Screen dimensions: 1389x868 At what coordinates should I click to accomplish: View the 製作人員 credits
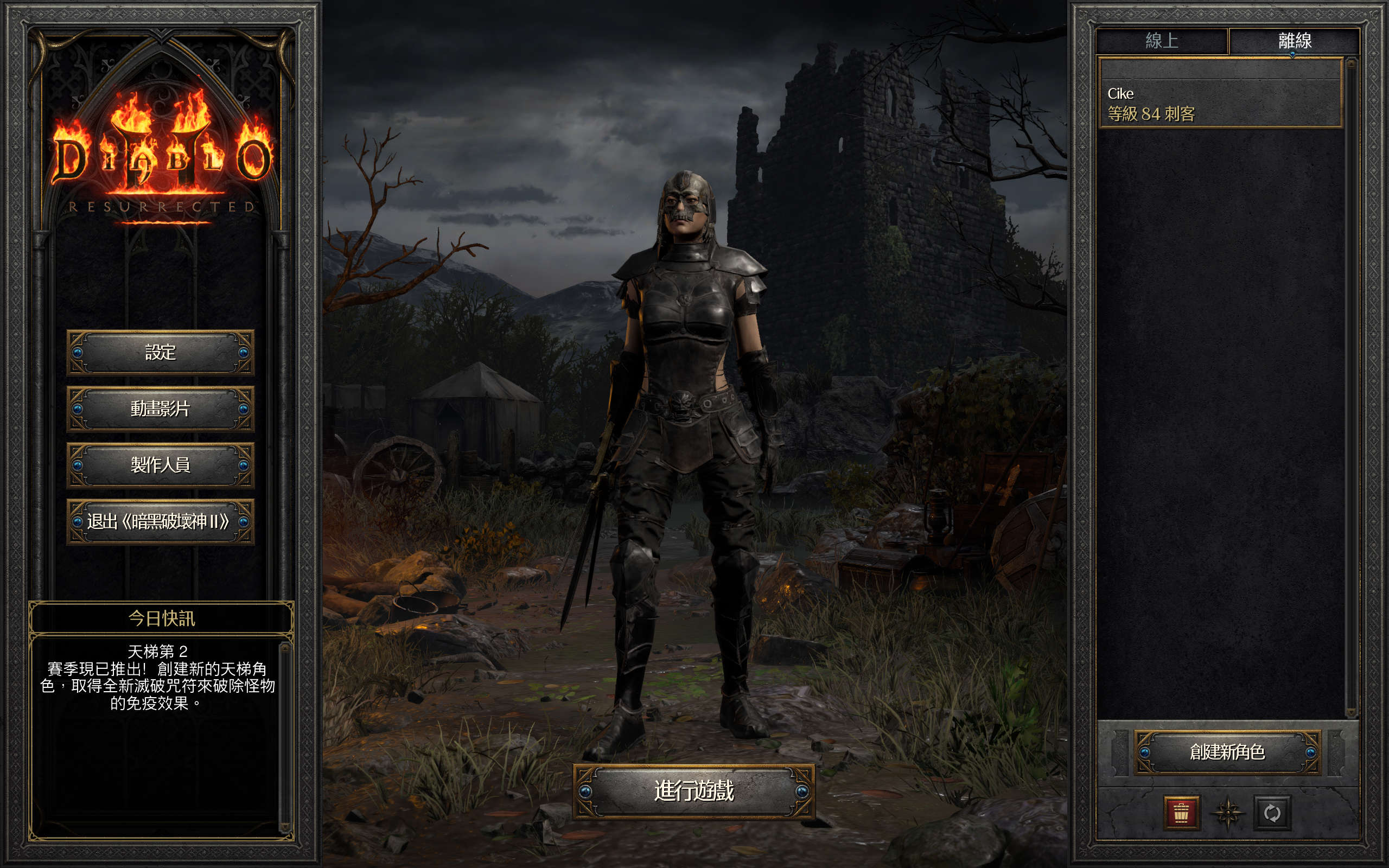160,465
